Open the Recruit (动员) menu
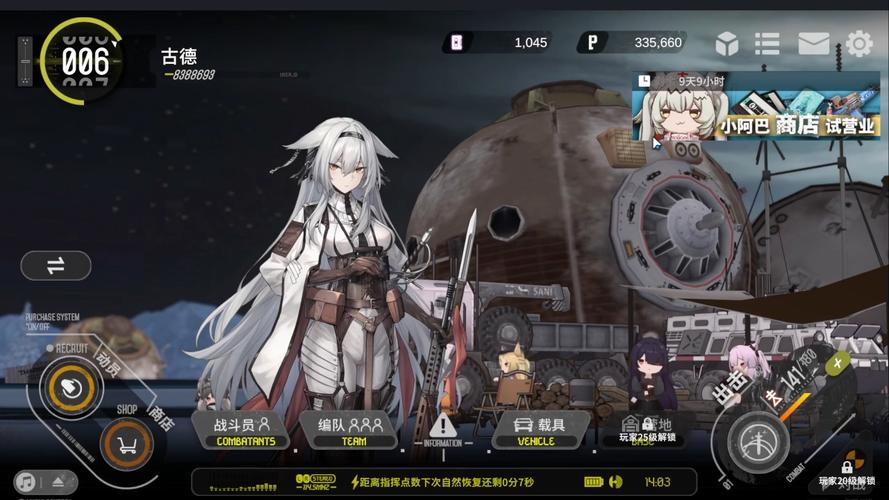Screen dimensions: 889x500 [x=71, y=386]
